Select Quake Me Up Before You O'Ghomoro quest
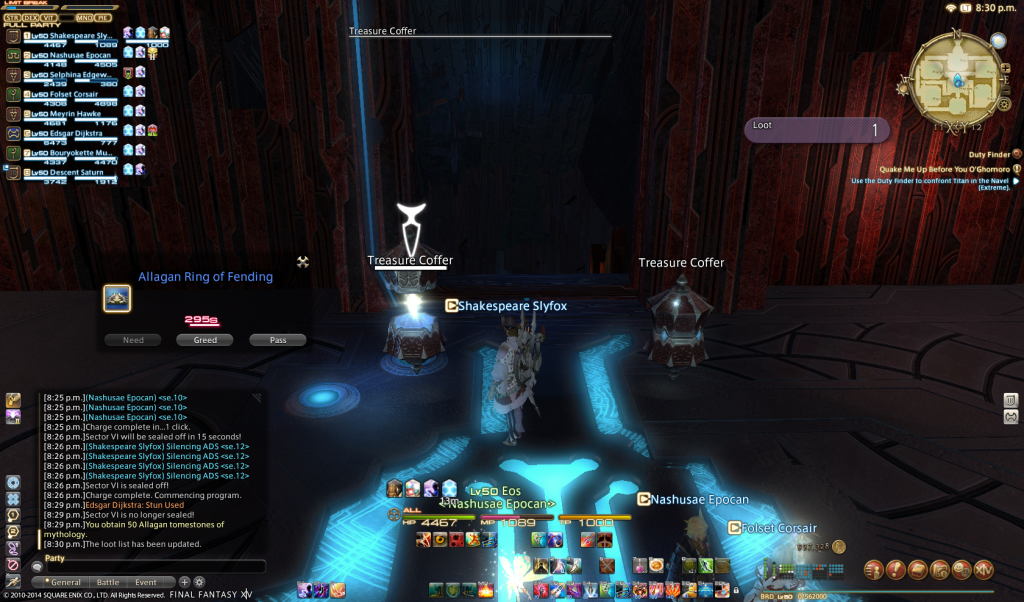Image resolution: width=1024 pixels, height=602 pixels. click(945, 169)
